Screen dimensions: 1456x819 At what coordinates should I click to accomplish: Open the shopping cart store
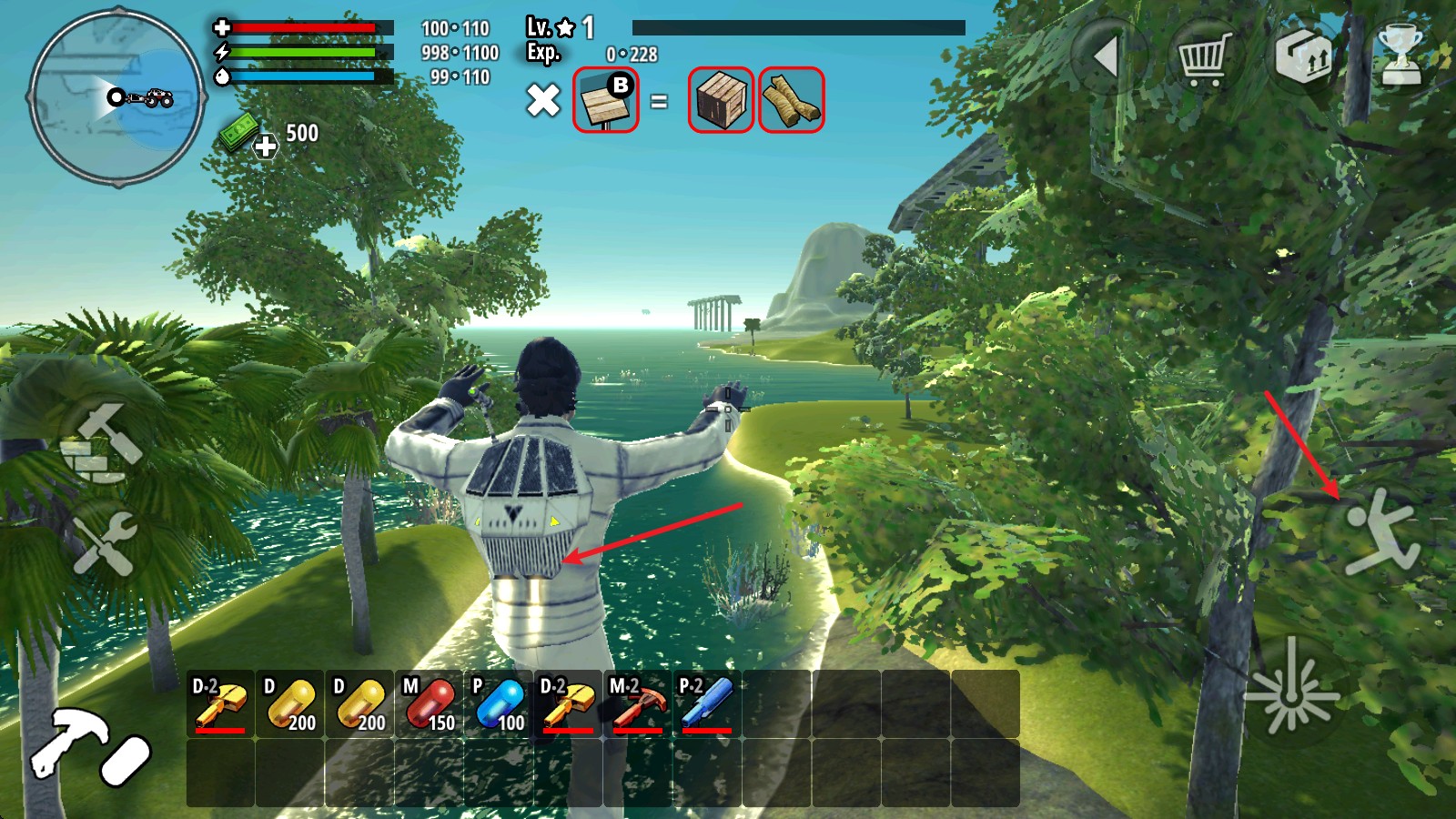coord(1205,57)
